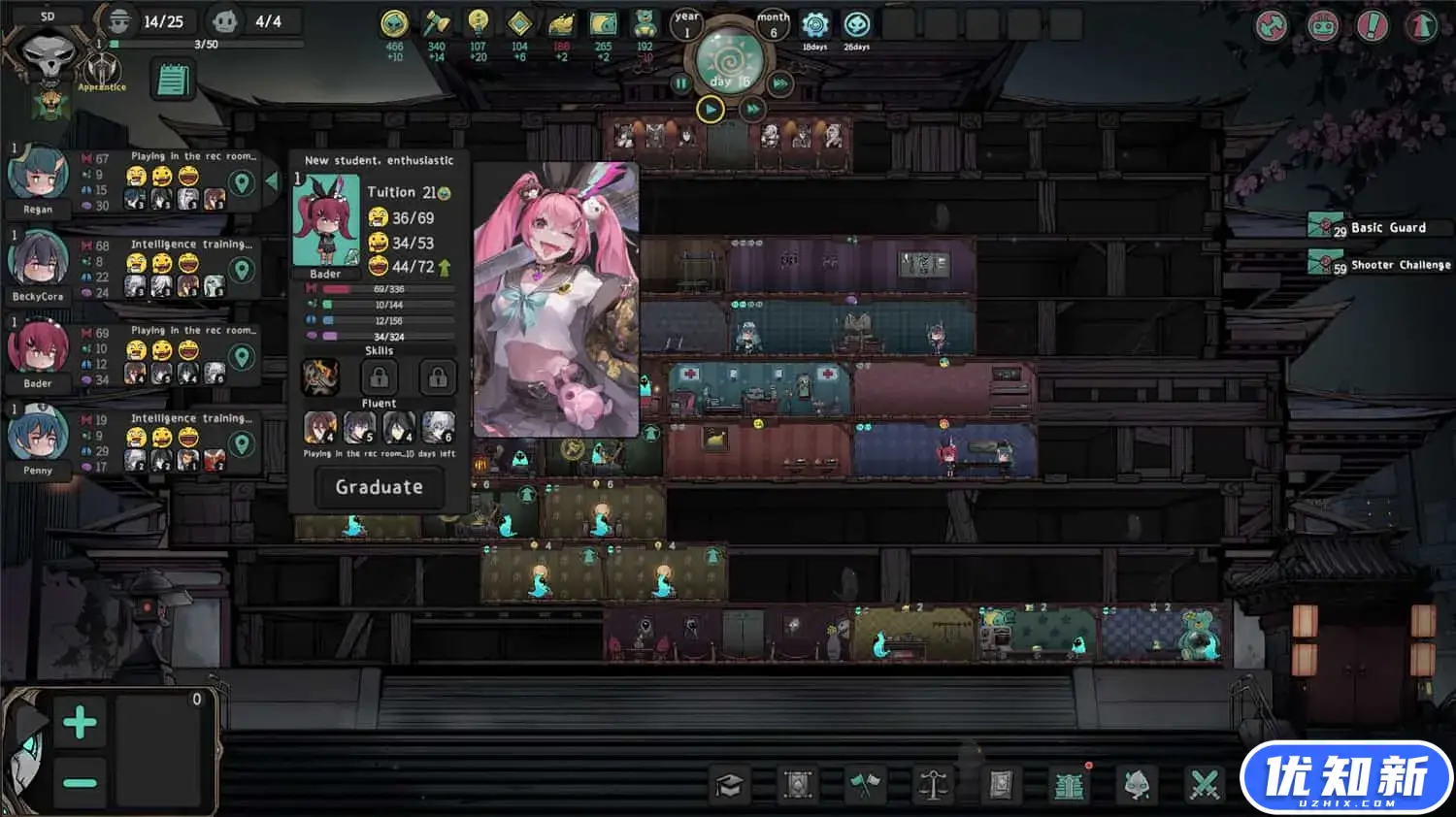
Task: Collapse the student detail panel arrow
Action: [272, 180]
